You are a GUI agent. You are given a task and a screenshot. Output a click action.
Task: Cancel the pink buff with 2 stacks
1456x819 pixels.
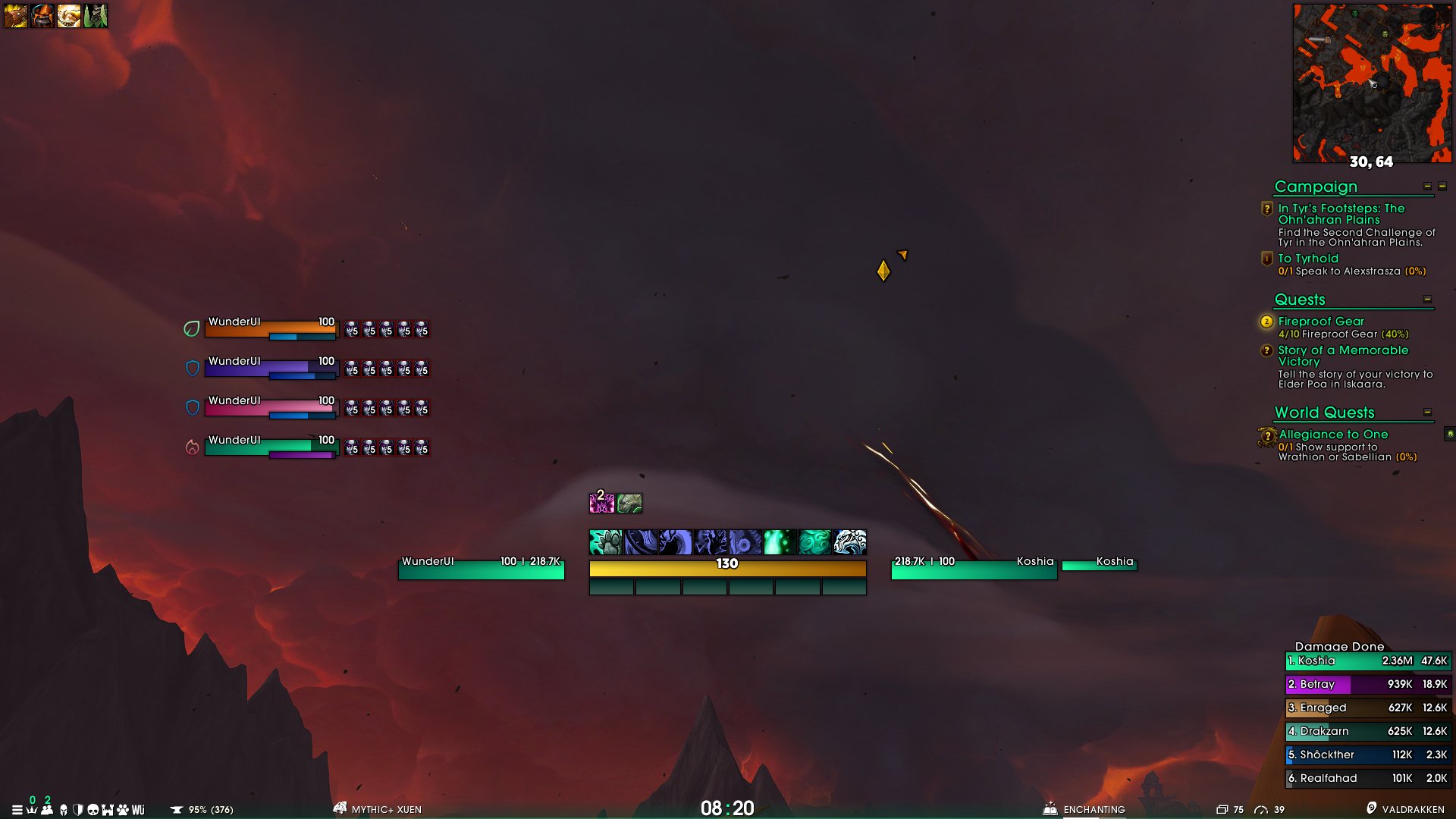tap(603, 504)
